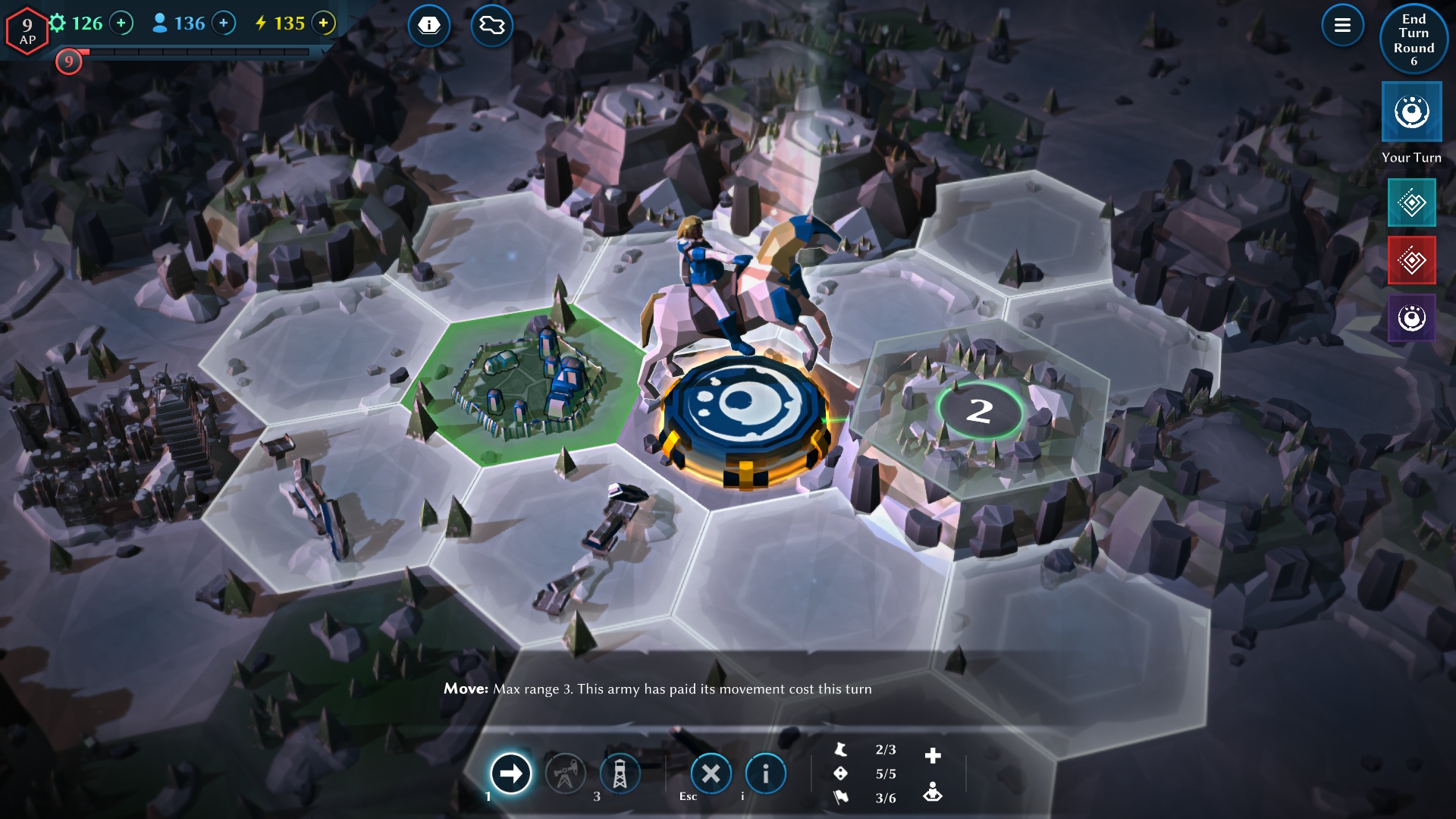
Task: Open the hamburger menu at top right
Action: pos(1341,25)
